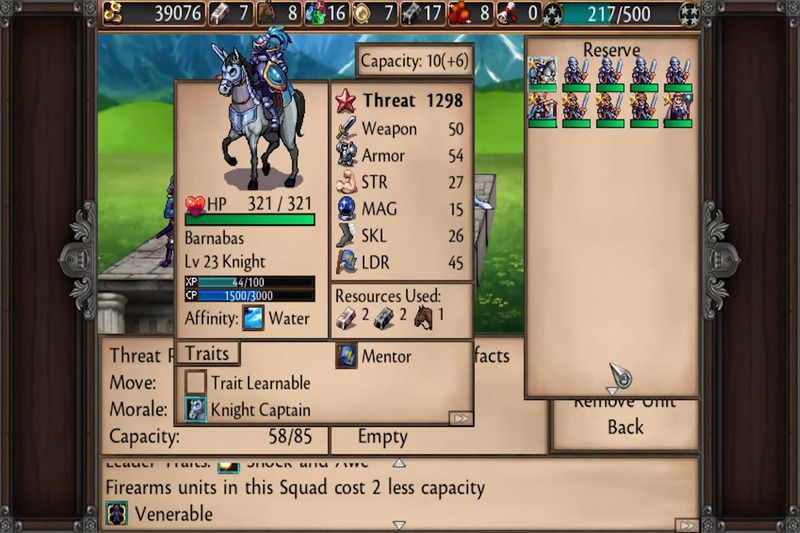
Task: Check the LDR leadership stat icon
Action: click(346, 262)
